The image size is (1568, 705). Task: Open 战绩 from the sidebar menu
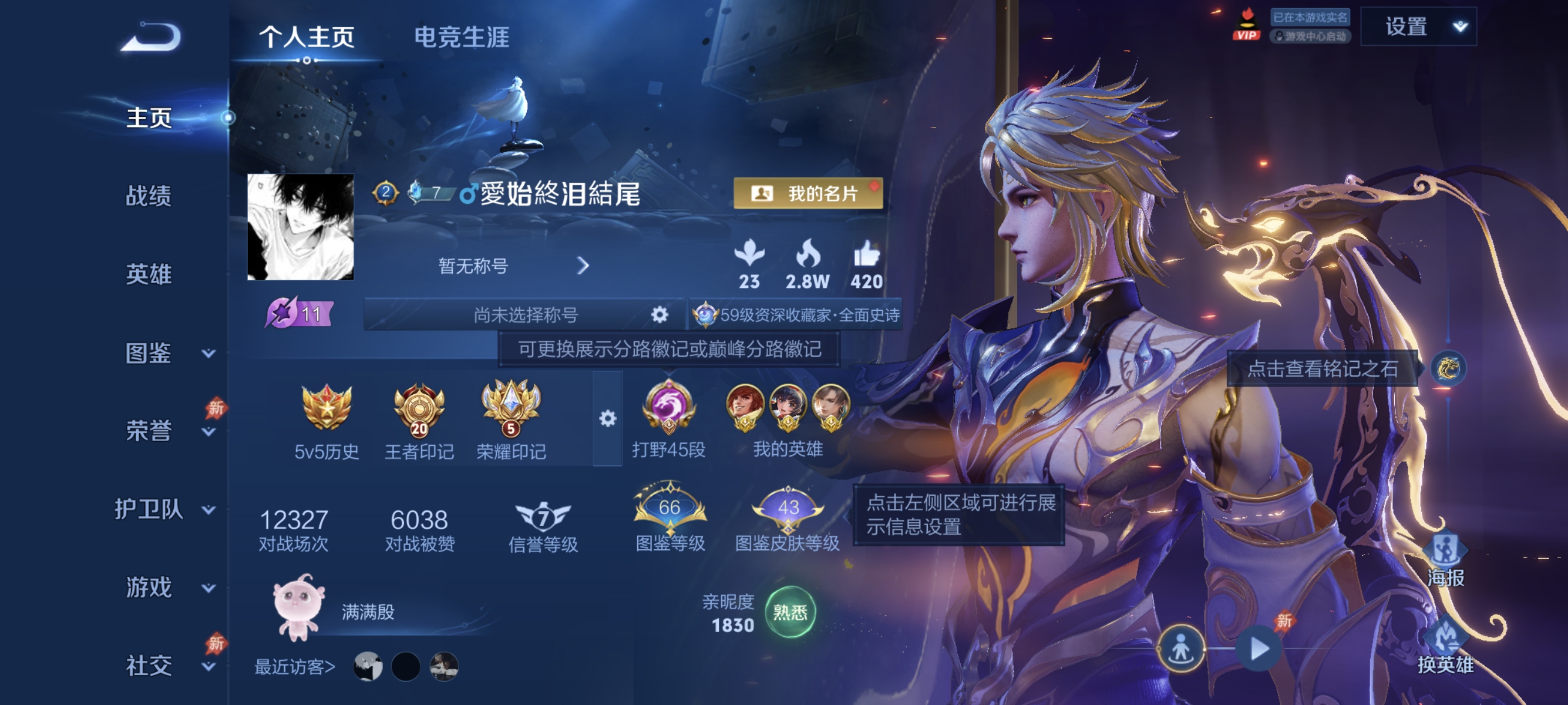point(149,197)
